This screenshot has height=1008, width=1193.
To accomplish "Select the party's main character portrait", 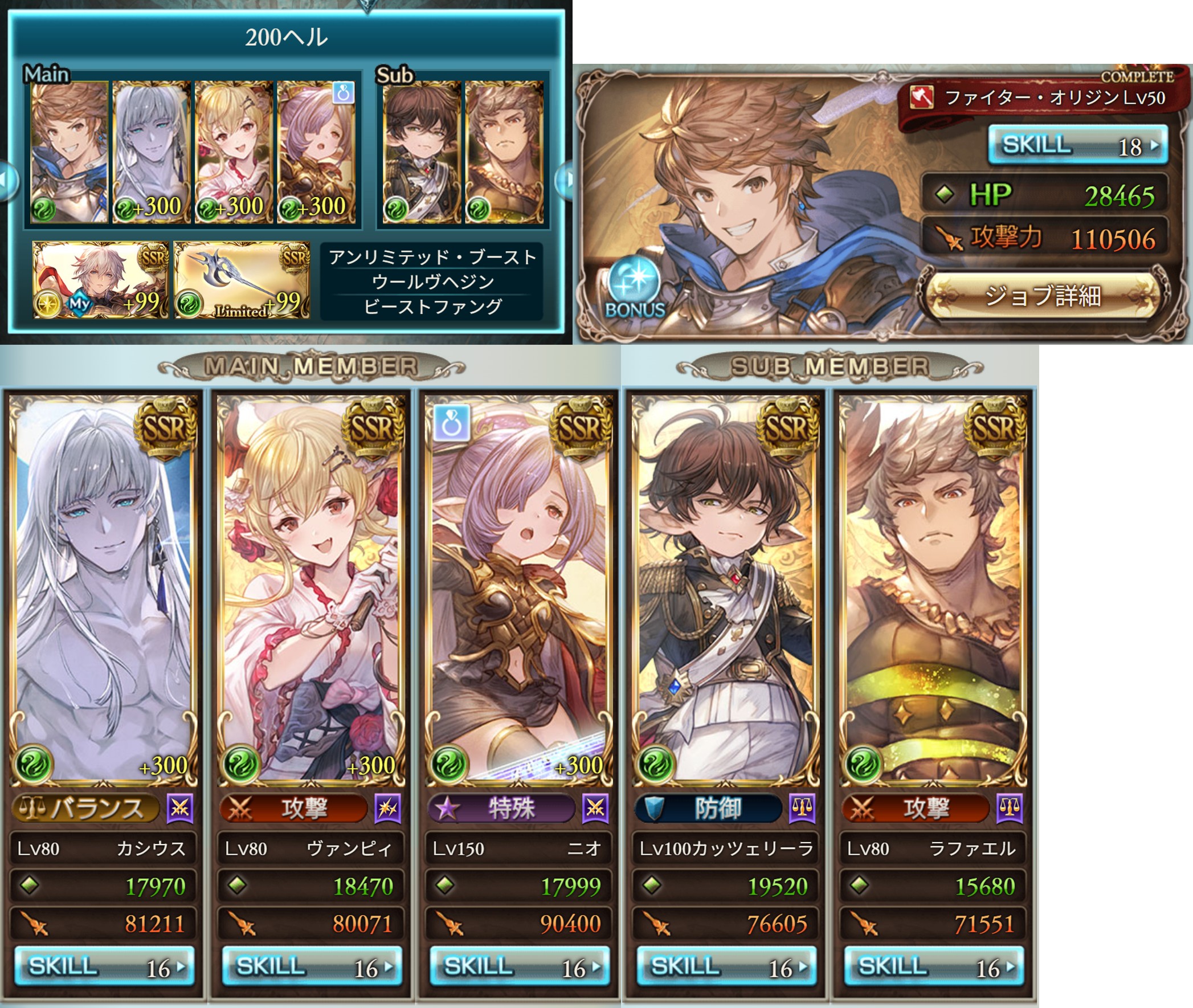I will tap(69, 152).
